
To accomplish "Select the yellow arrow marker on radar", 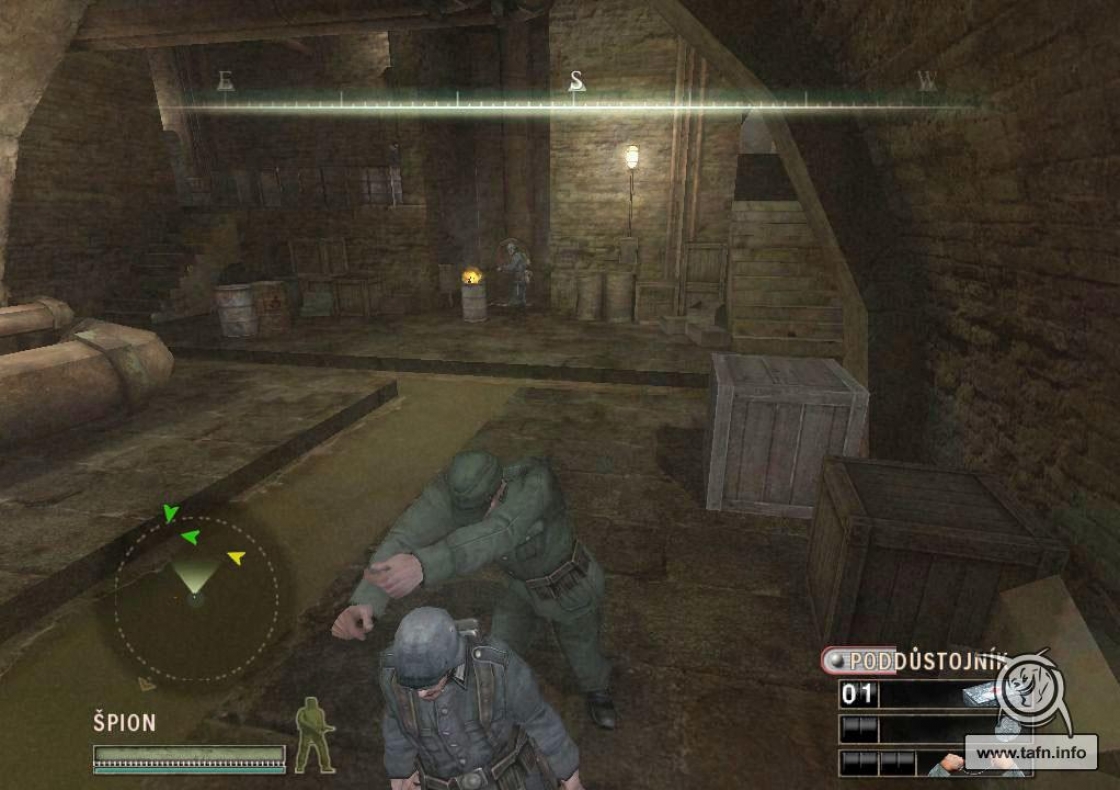I will coord(236,557).
